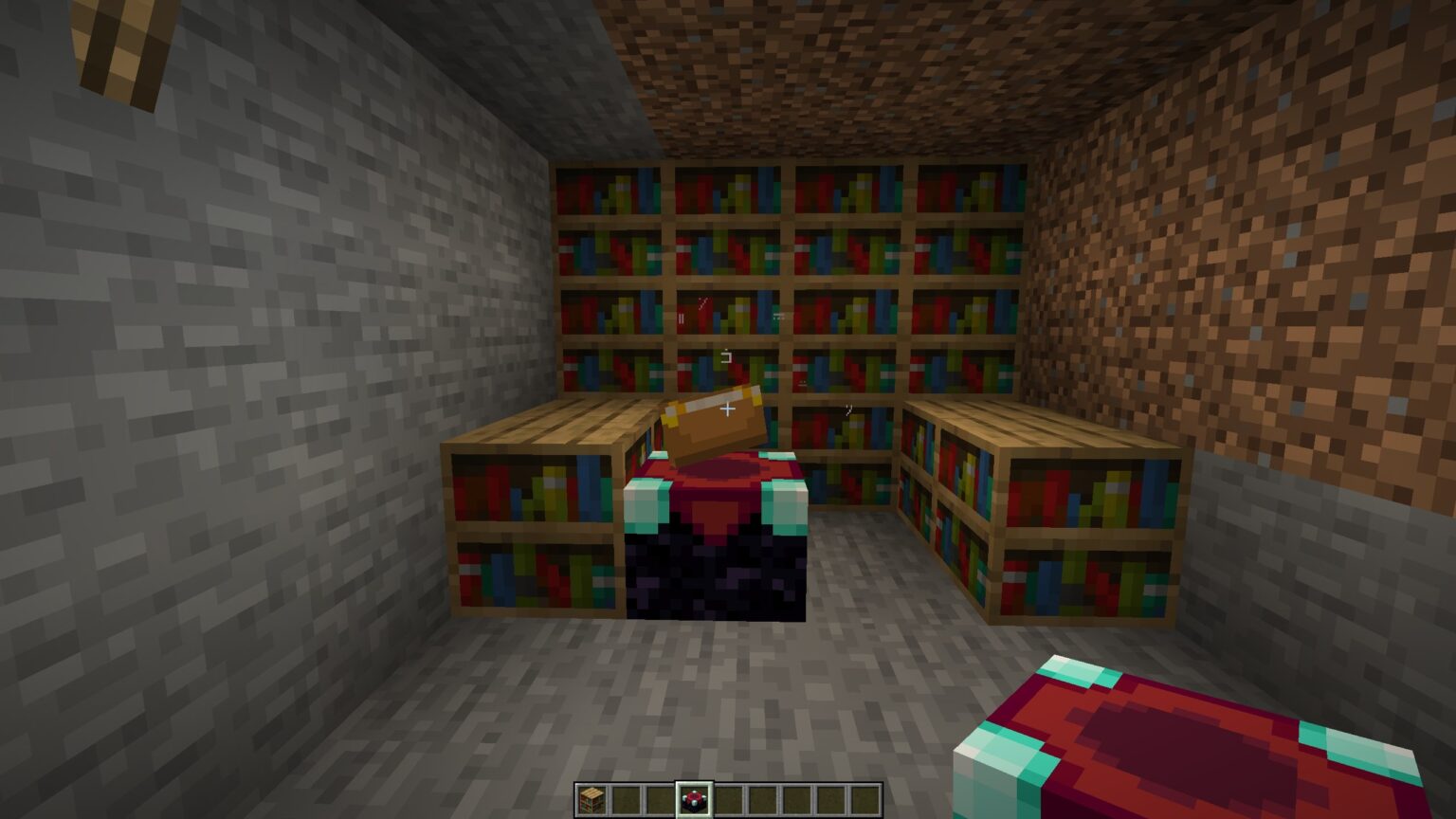Click the empty fifth hotbar slot
1456x819 pixels.
click(x=728, y=801)
